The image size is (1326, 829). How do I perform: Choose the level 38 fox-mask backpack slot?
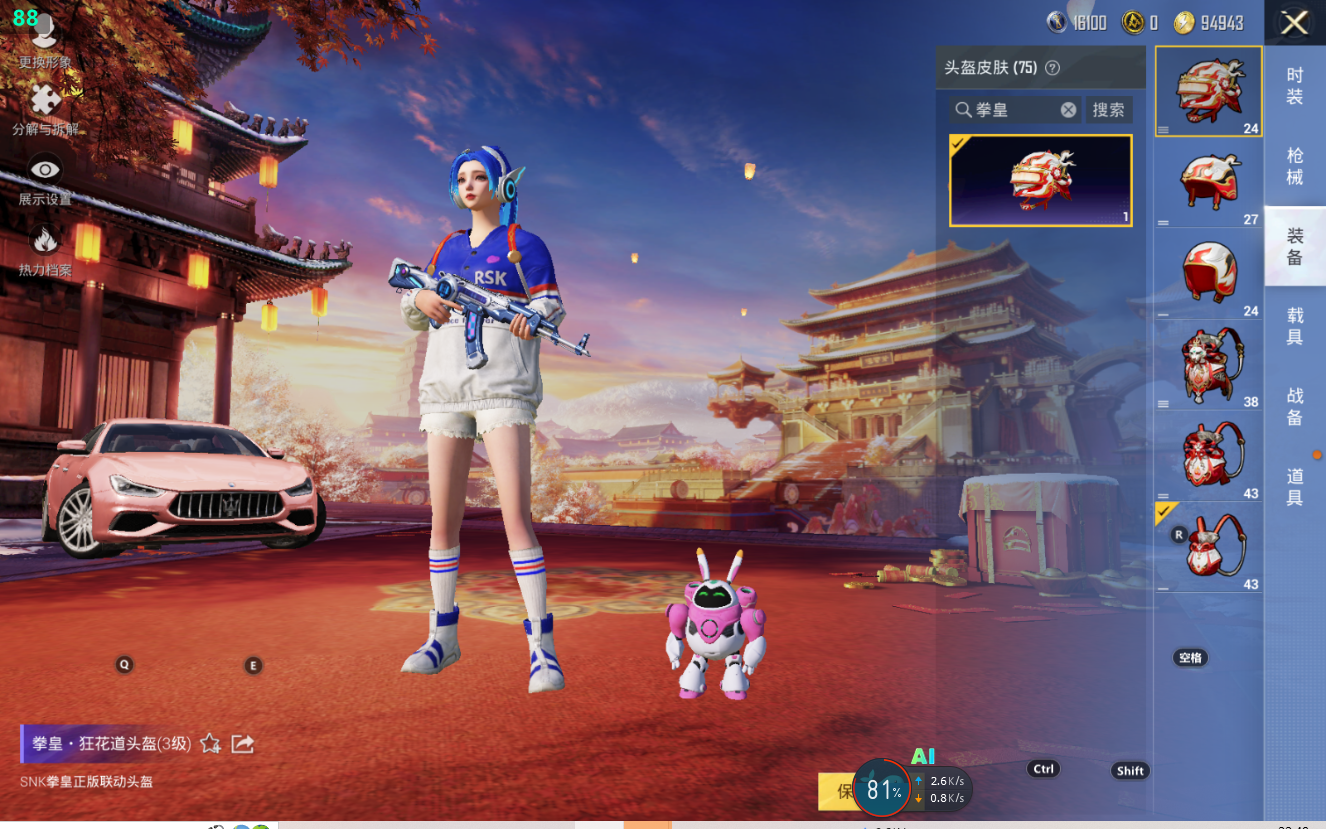1208,365
